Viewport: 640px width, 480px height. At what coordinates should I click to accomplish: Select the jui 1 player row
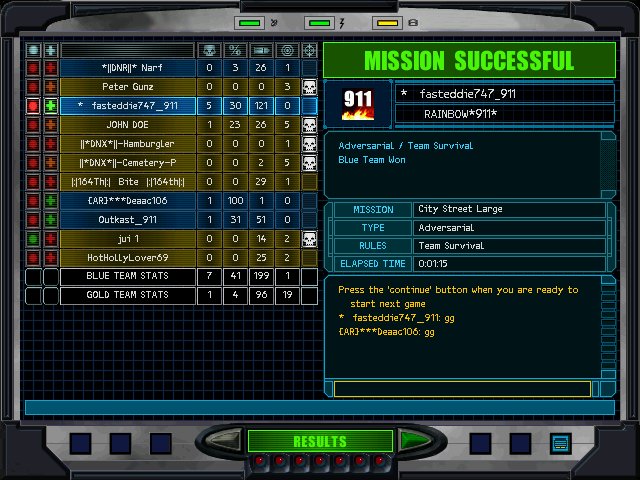click(x=127, y=238)
